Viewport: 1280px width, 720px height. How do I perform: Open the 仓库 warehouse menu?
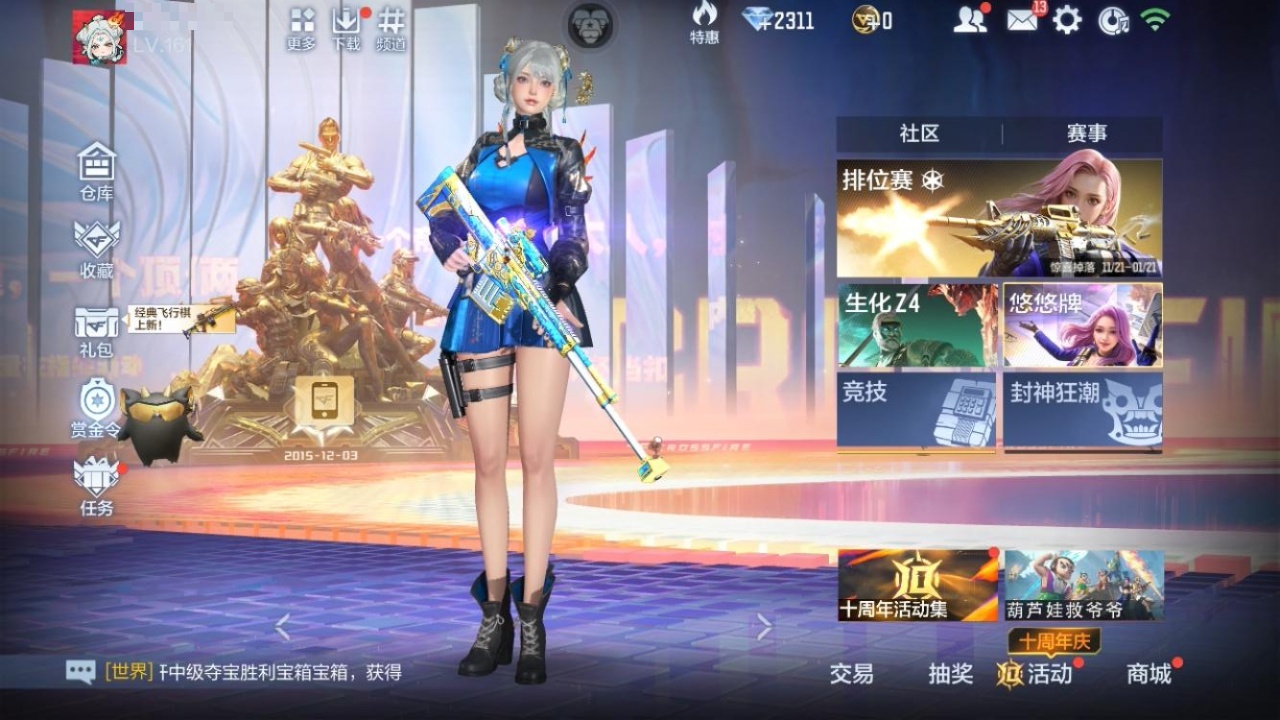pos(97,170)
